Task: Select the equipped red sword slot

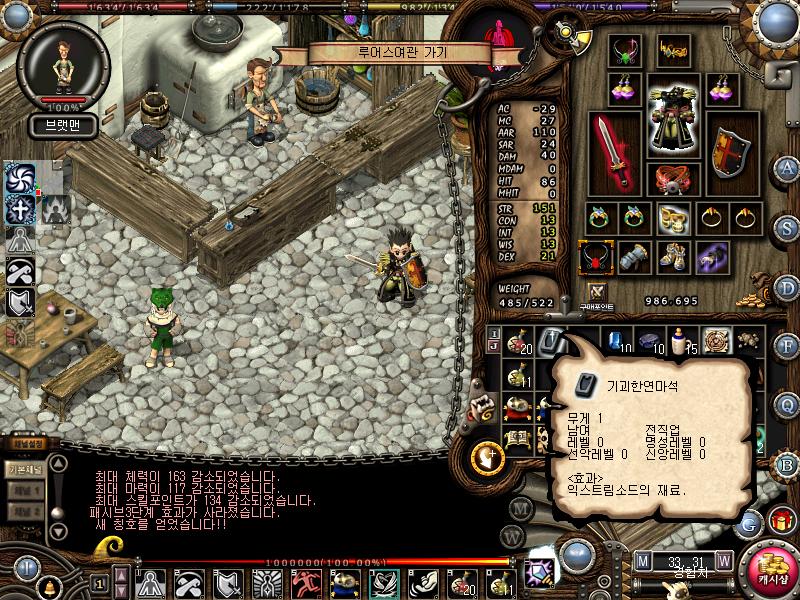Action: point(611,151)
